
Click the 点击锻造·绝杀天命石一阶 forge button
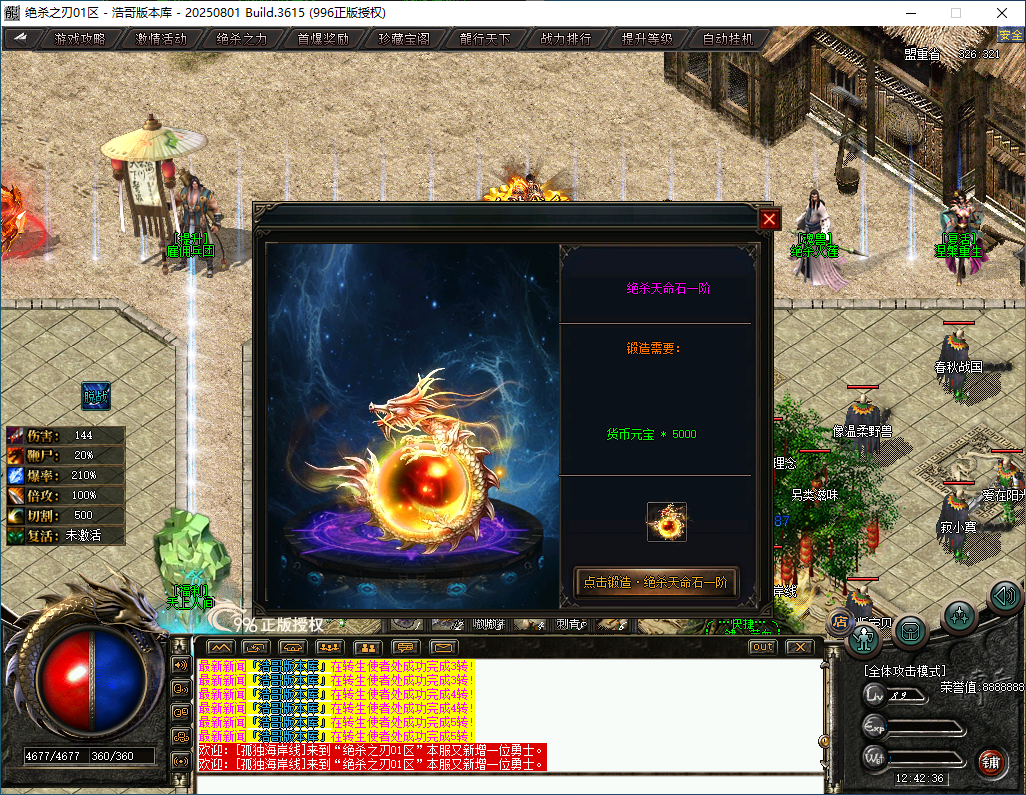pyautogui.click(x=656, y=583)
